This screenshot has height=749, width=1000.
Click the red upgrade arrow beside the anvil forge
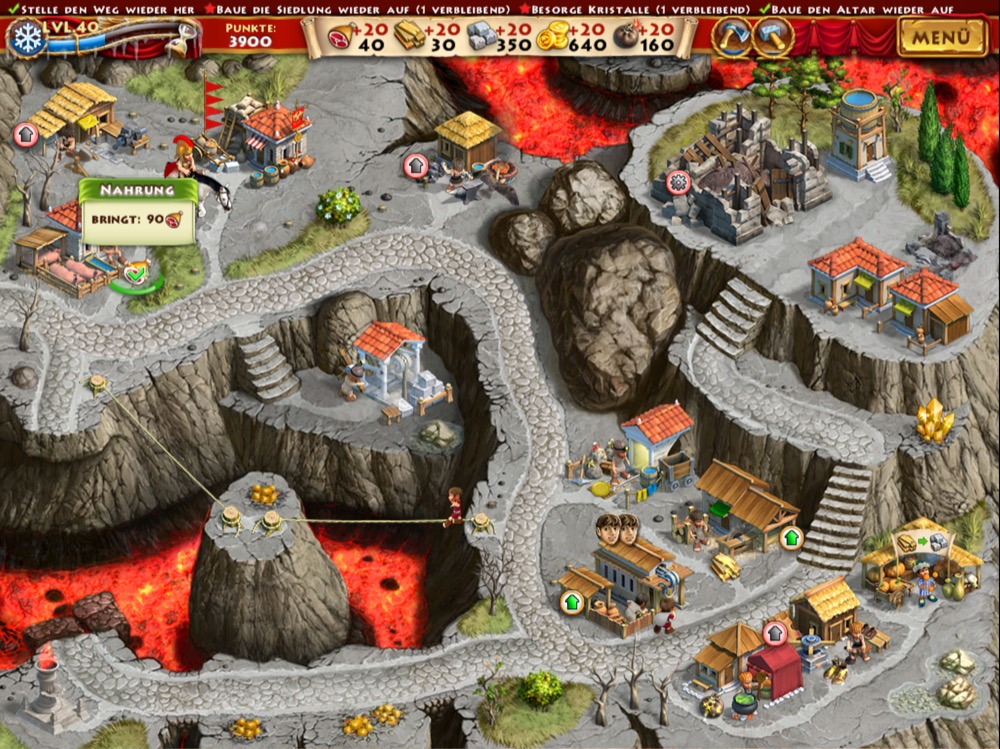416,165
